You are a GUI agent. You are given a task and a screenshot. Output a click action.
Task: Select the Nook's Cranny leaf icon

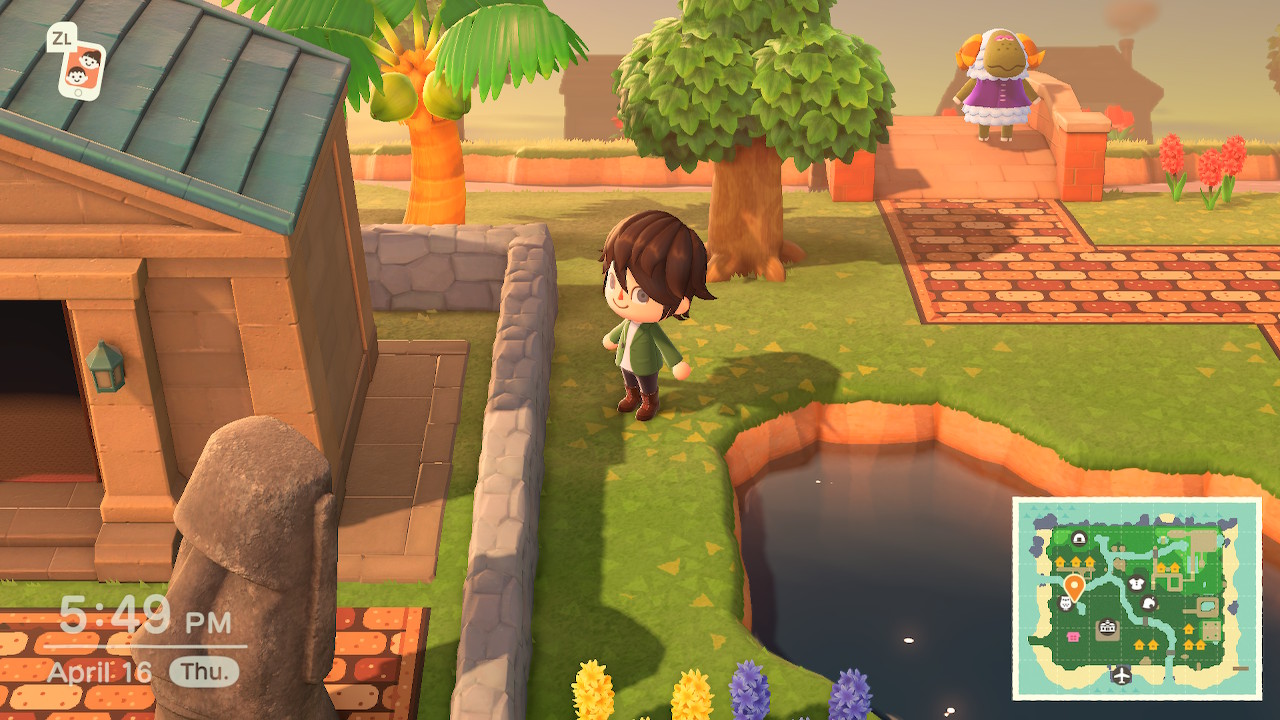coord(1150,604)
